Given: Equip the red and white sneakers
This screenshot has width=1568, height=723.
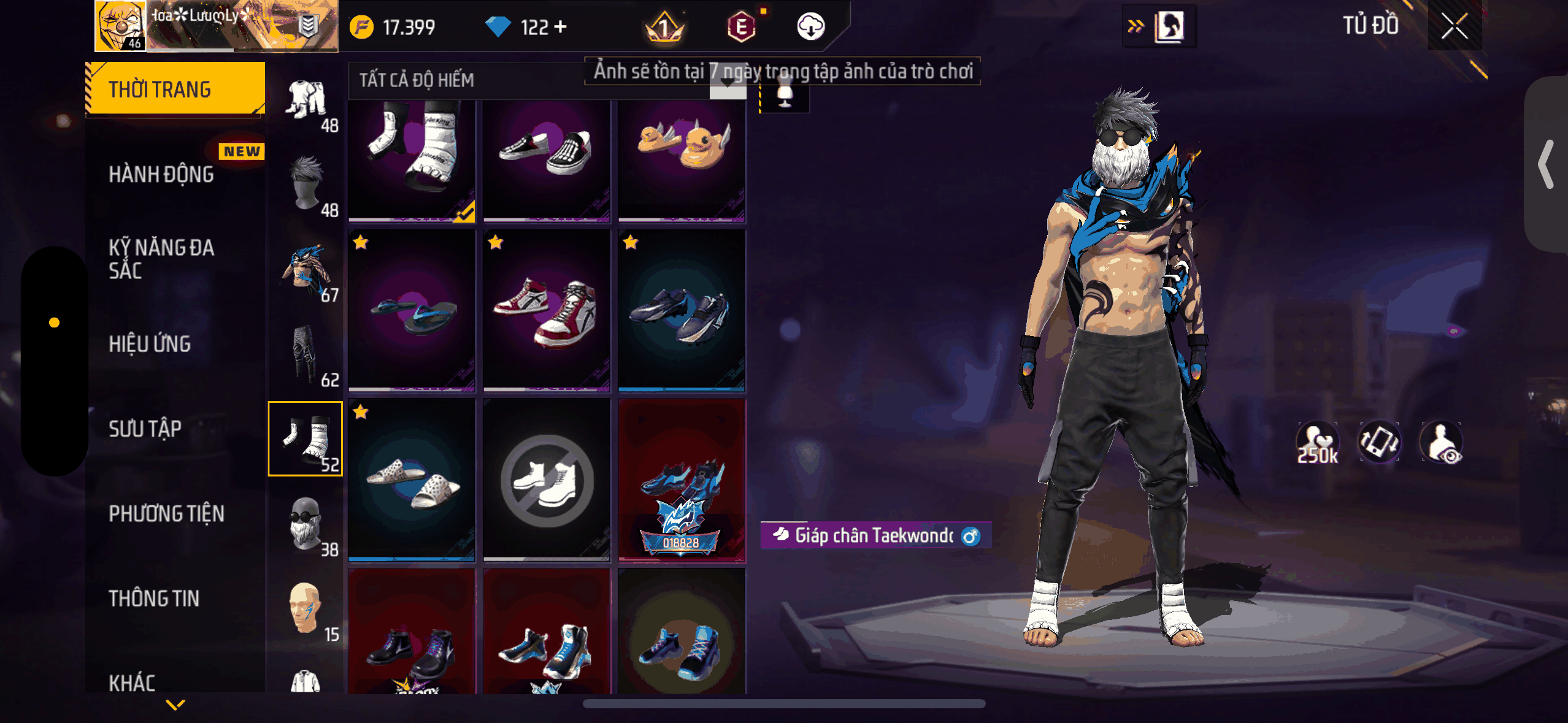Looking at the screenshot, I should [546, 310].
